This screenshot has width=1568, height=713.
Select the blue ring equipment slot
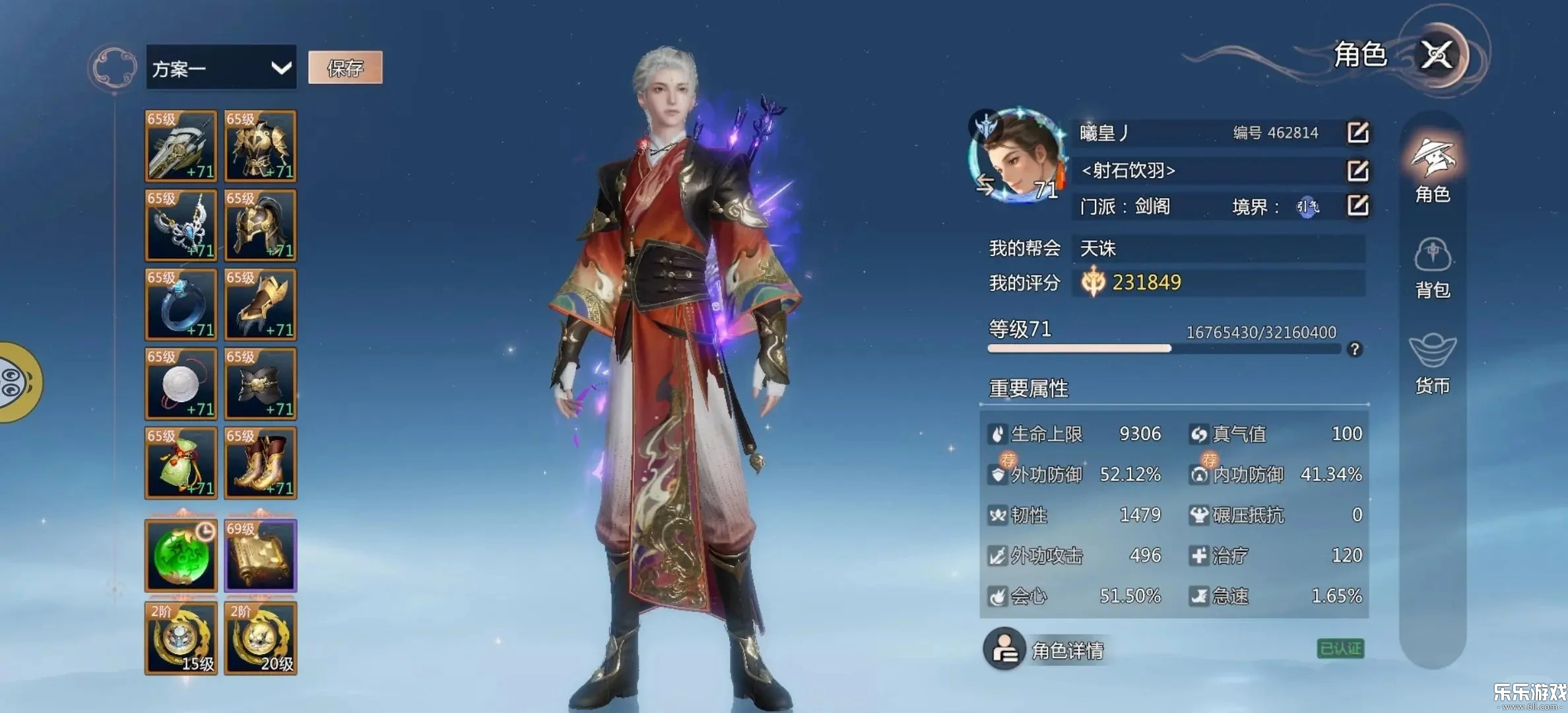tap(180, 304)
